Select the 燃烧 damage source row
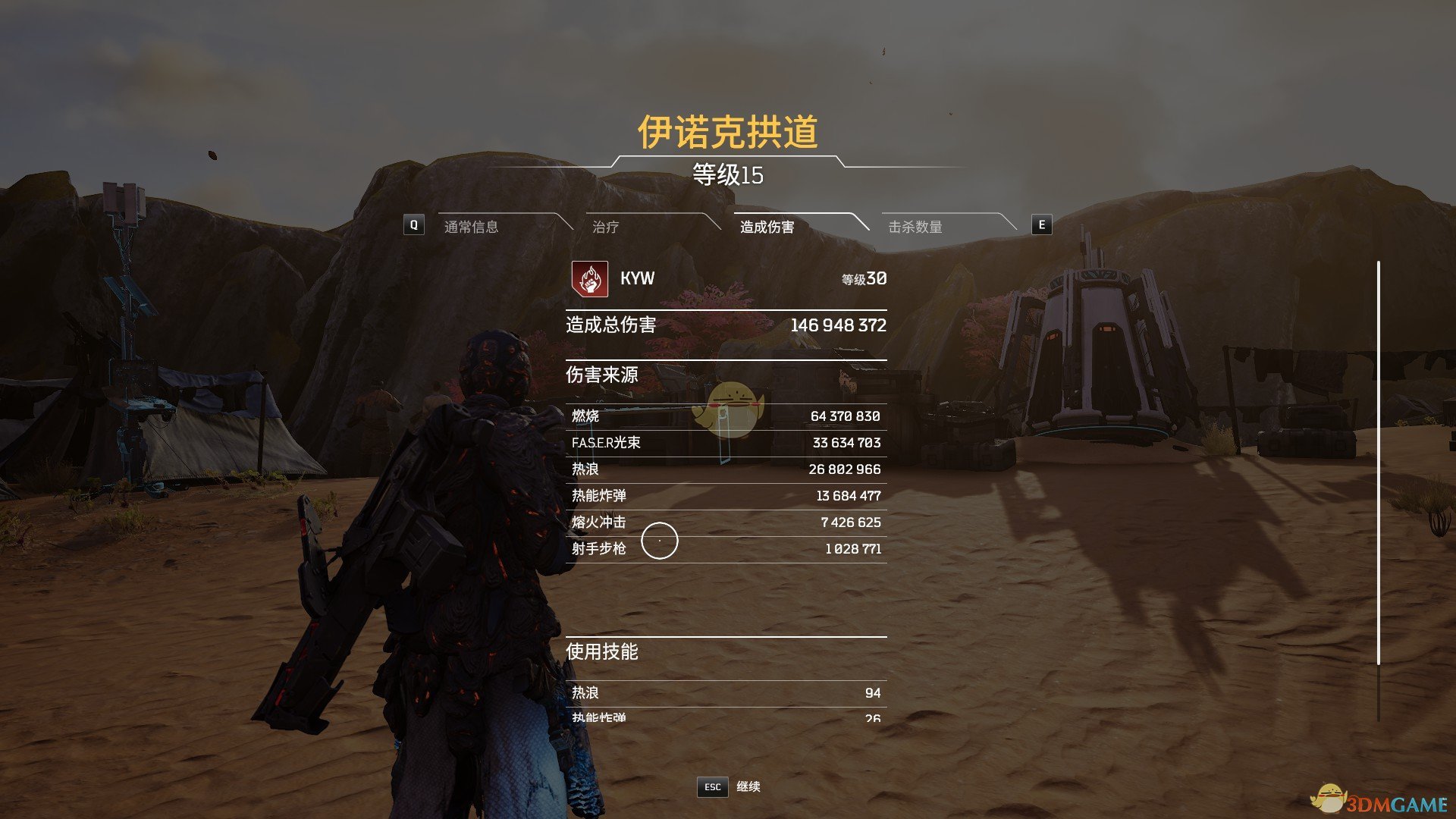Image resolution: width=1456 pixels, height=819 pixels. click(x=726, y=416)
